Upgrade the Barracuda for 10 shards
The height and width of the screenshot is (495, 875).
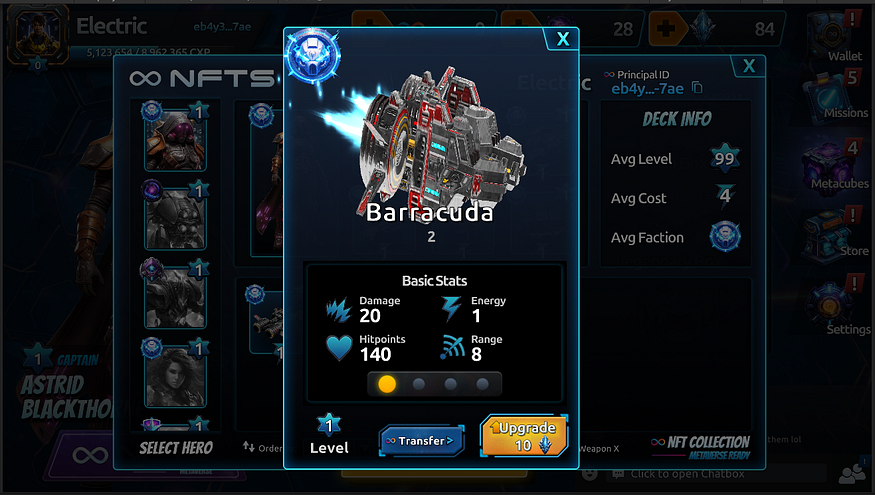(x=524, y=437)
